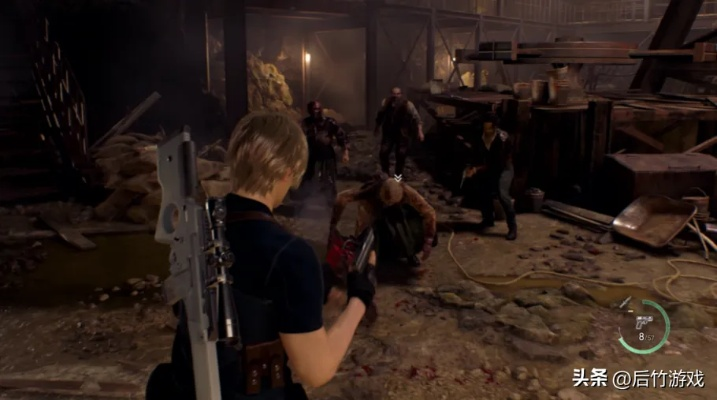Select the equipped handgun icon in the HUD
Image resolution: width=717 pixels, height=400 pixels.
(643, 322)
